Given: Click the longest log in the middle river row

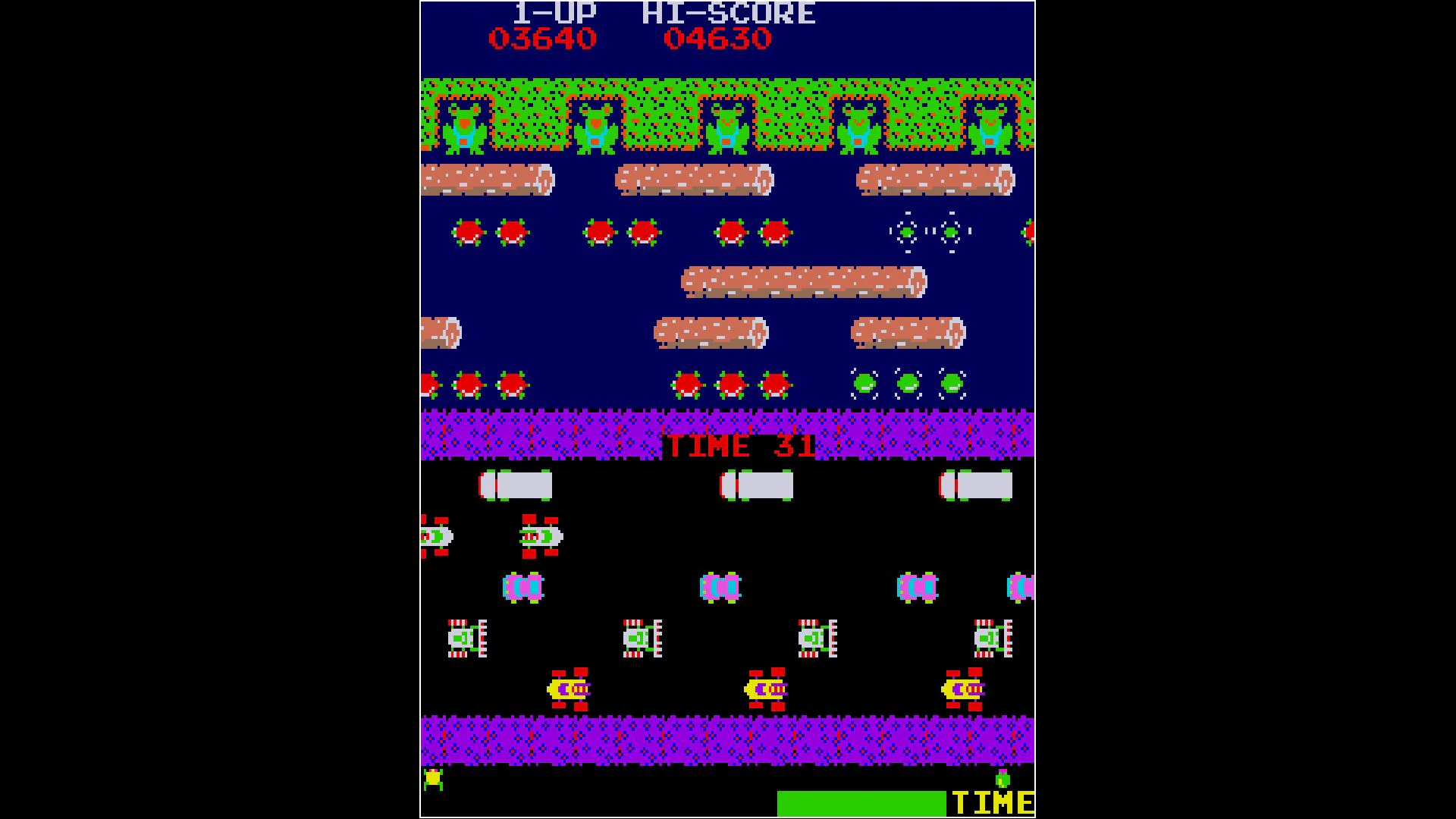Looking at the screenshot, I should [804, 282].
